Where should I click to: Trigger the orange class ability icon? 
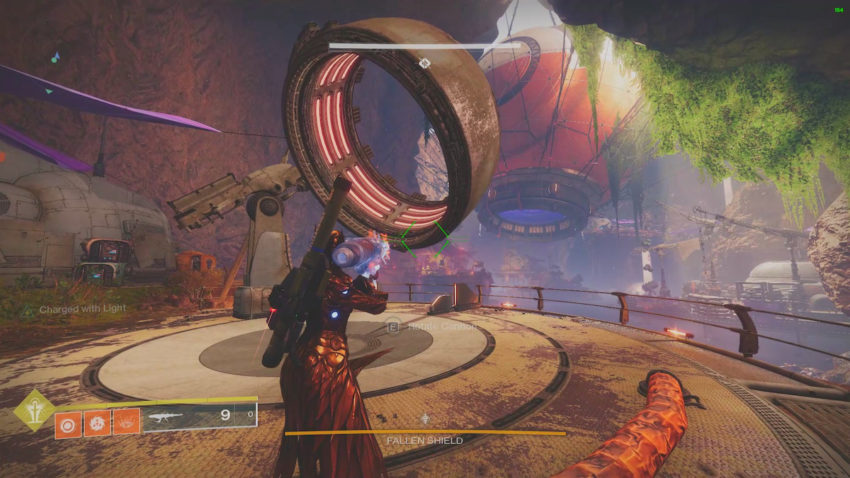click(127, 421)
